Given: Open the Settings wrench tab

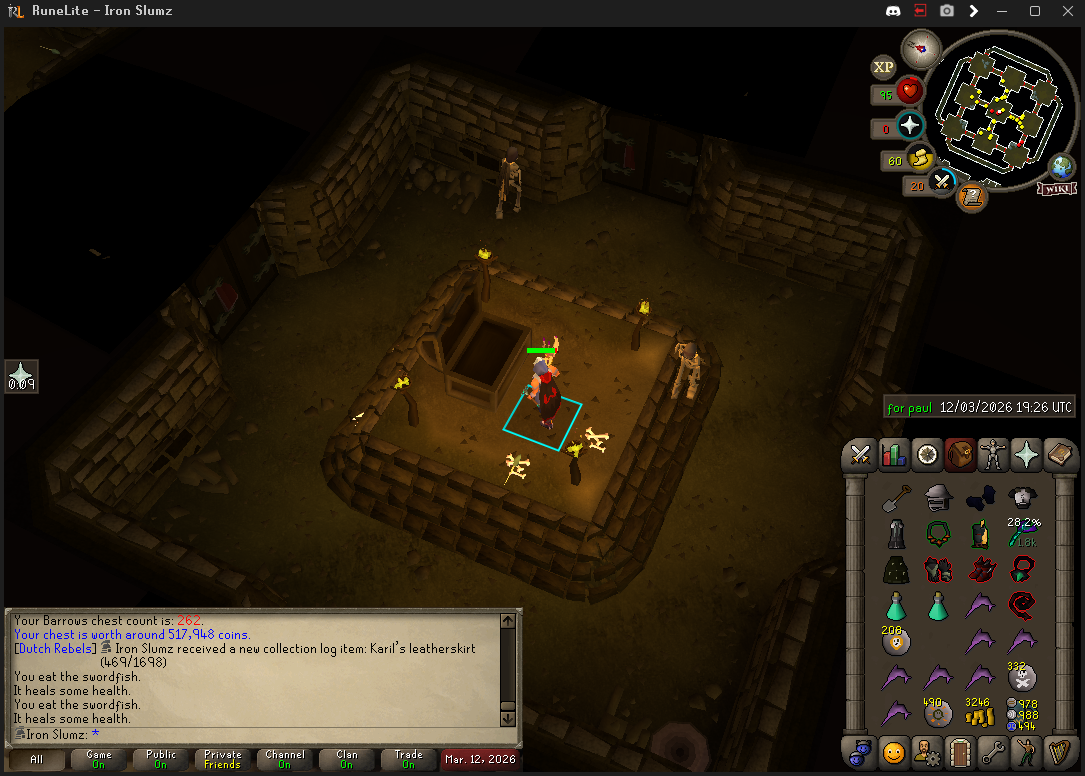Looking at the screenshot, I should coord(993,751).
